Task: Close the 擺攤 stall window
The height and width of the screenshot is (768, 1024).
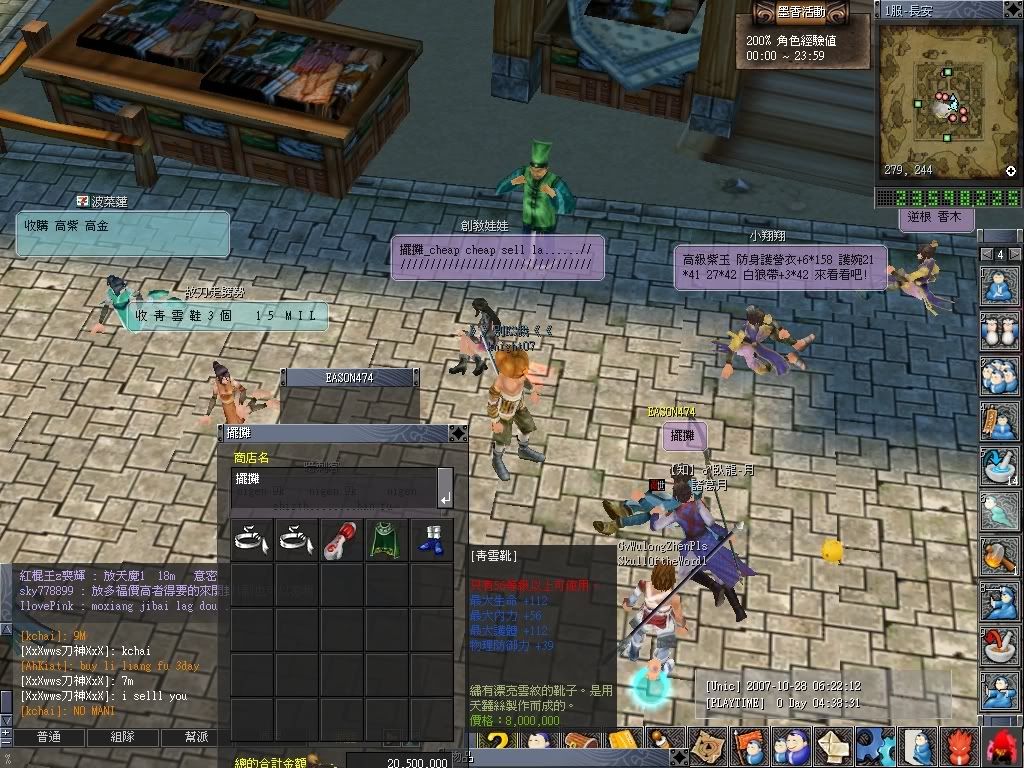Action: click(x=457, y=433)
